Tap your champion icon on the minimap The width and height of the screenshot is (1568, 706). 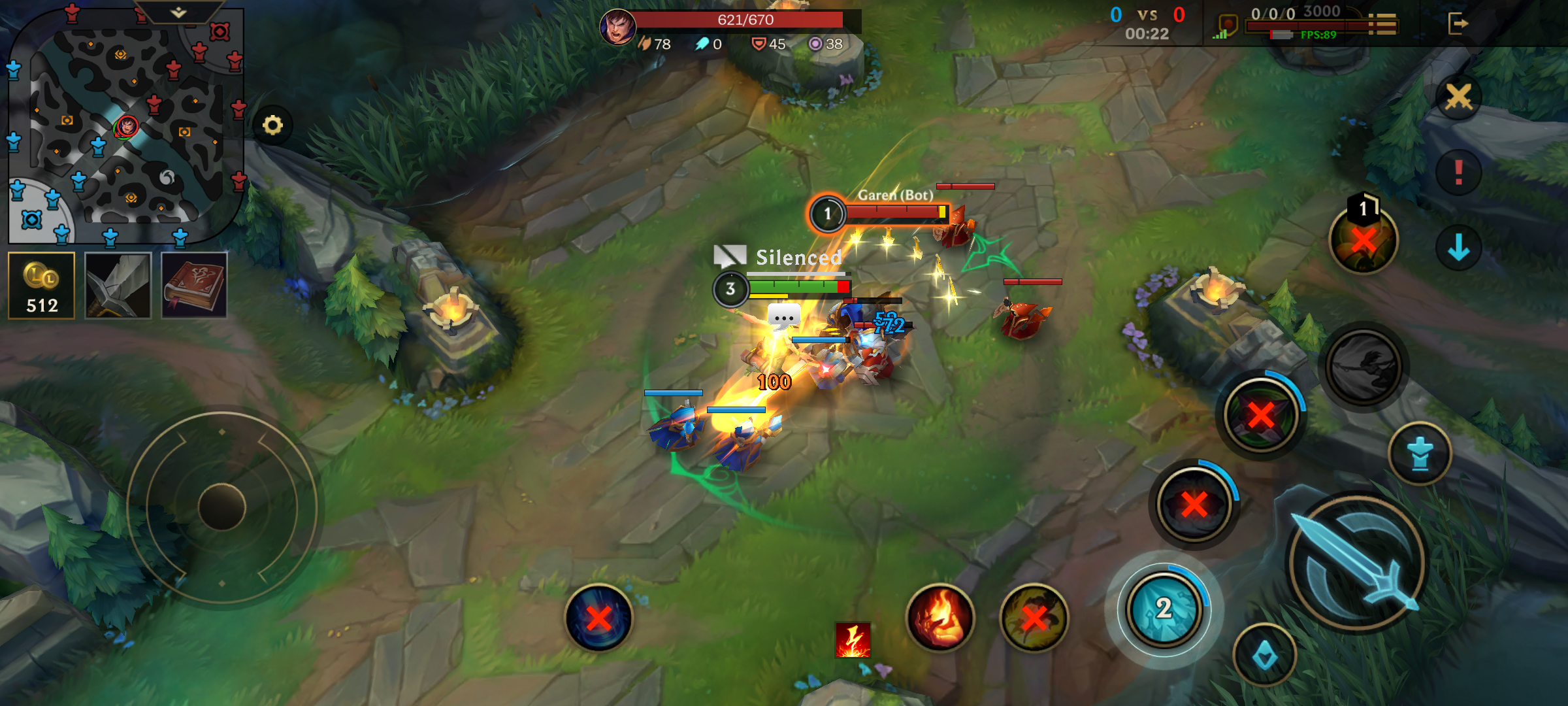tap(126, 127)
